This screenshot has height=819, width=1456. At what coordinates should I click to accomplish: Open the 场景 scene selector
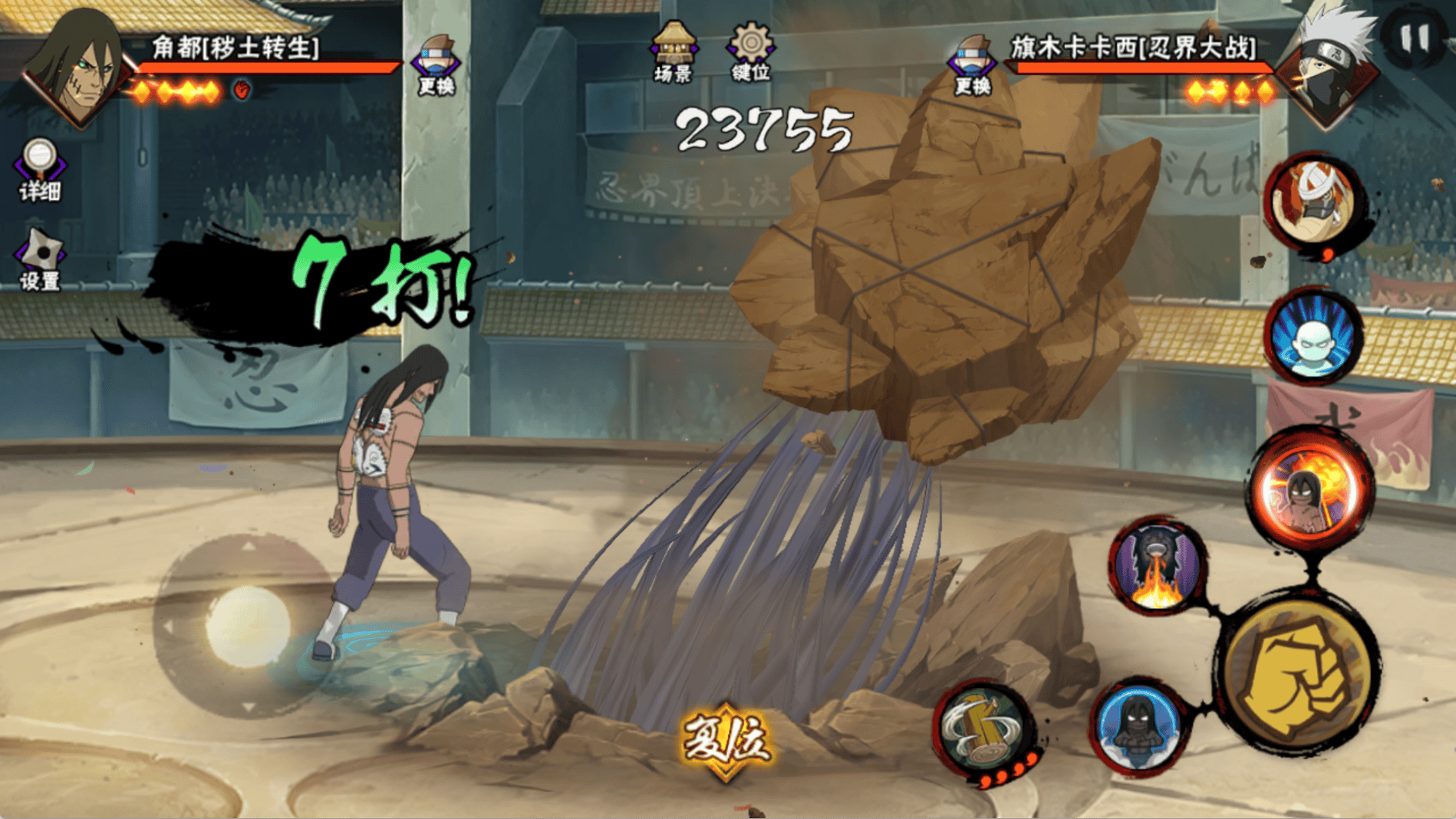click(673, 51)
